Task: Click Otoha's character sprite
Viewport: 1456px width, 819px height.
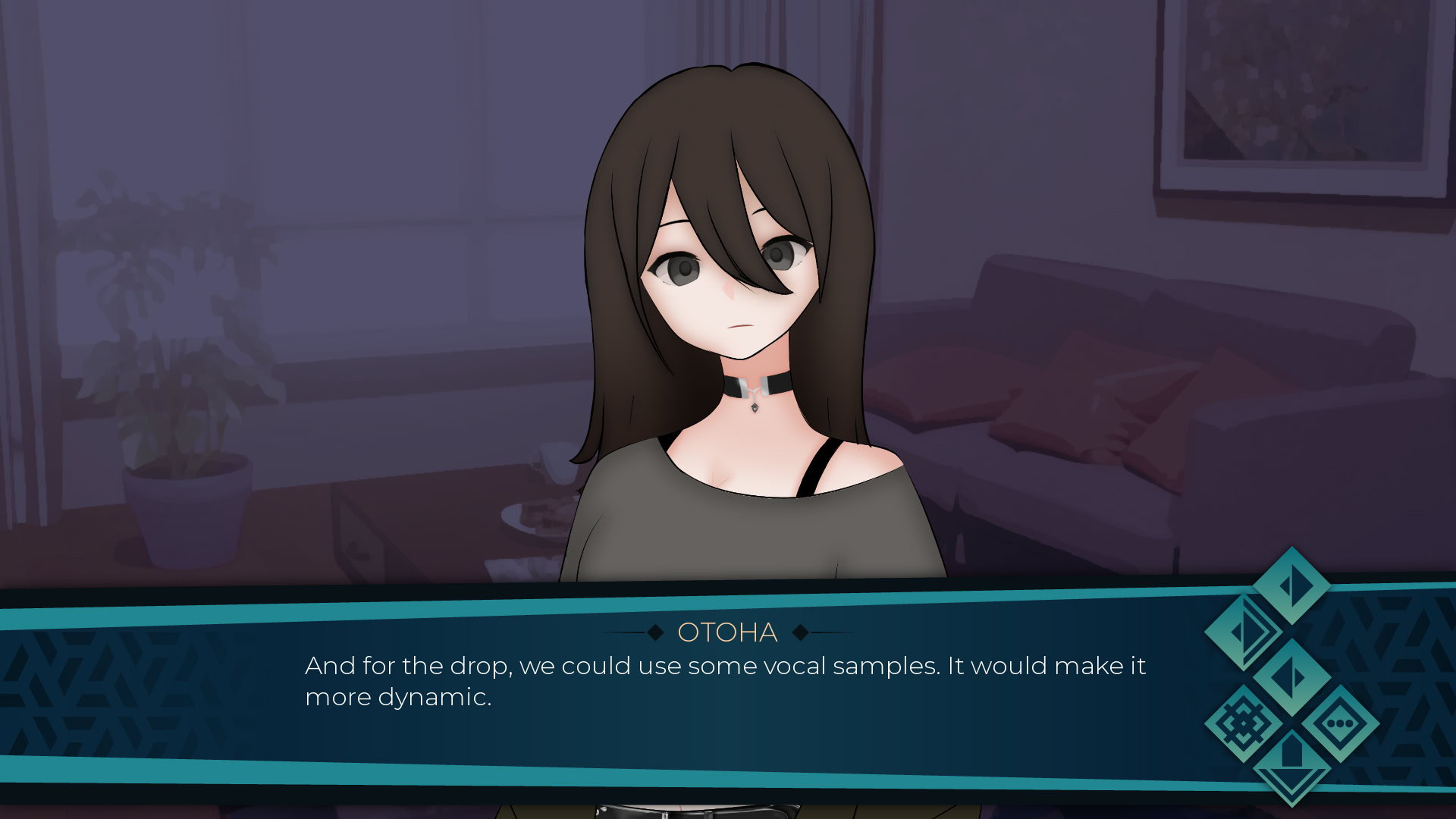Action: (x=728, y=303)
